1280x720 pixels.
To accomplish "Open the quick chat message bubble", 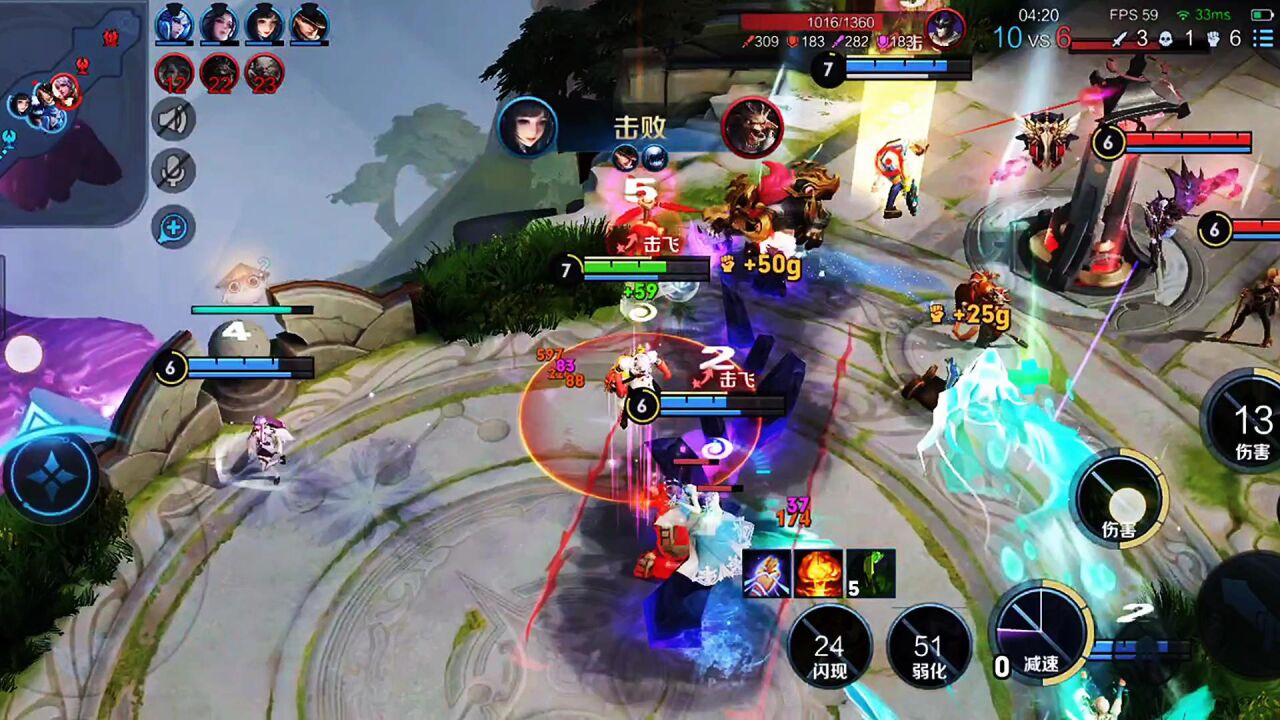I will click(174, 227).
